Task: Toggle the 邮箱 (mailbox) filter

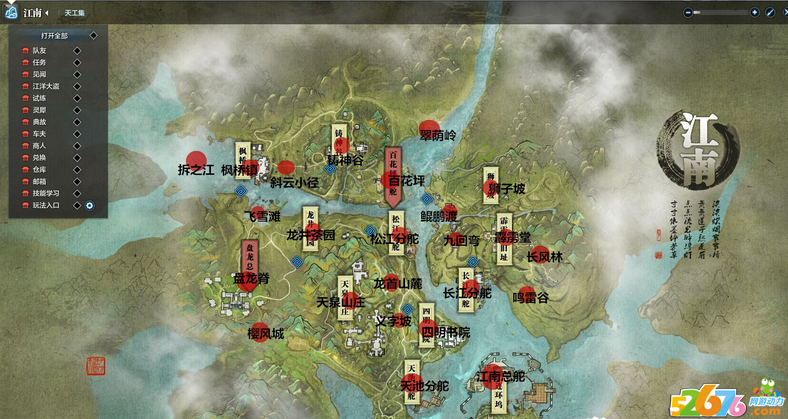Action: point(39,182)
